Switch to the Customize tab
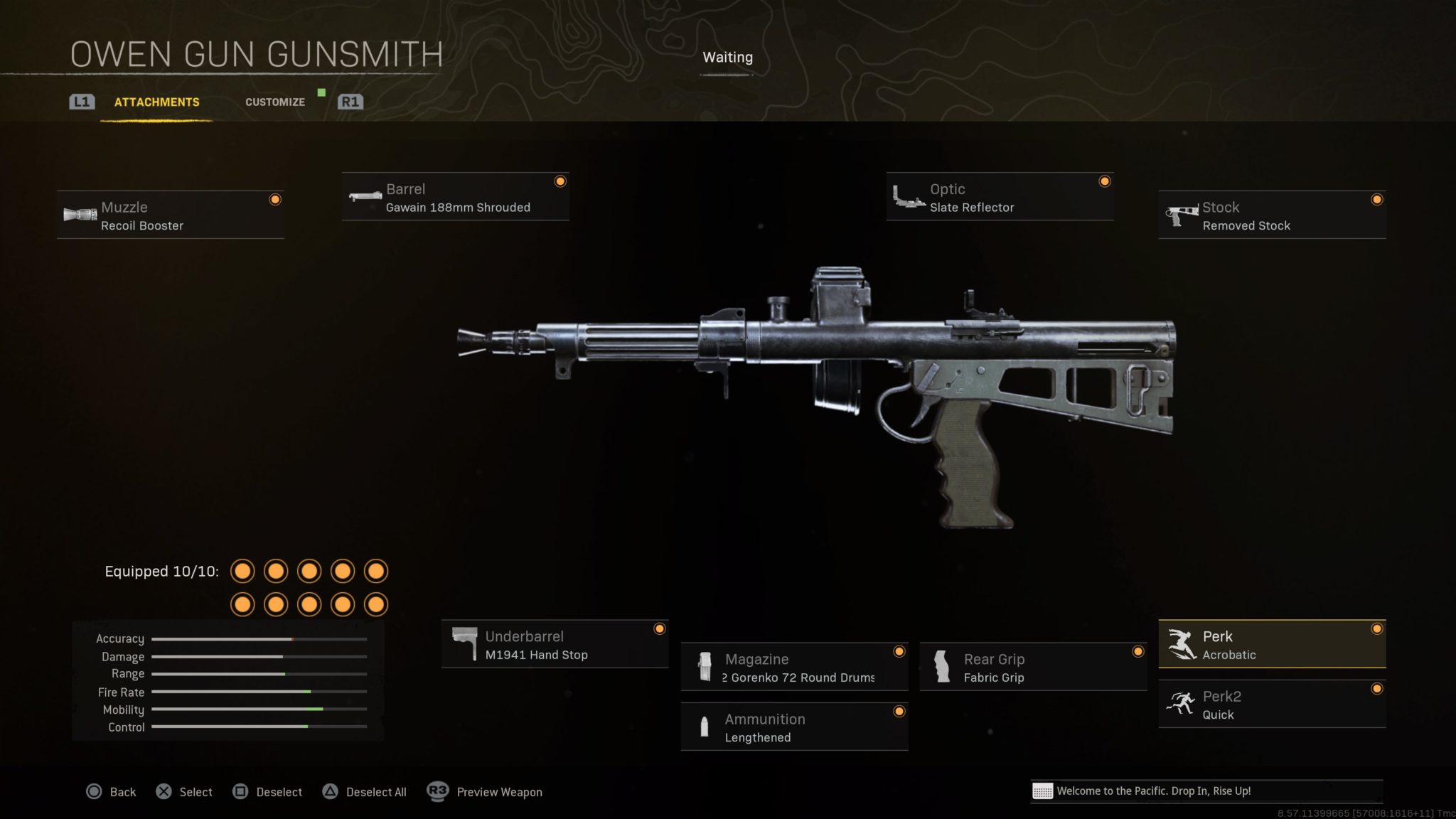This screenshot has width=1456, height=819. [x=274, y=102]
